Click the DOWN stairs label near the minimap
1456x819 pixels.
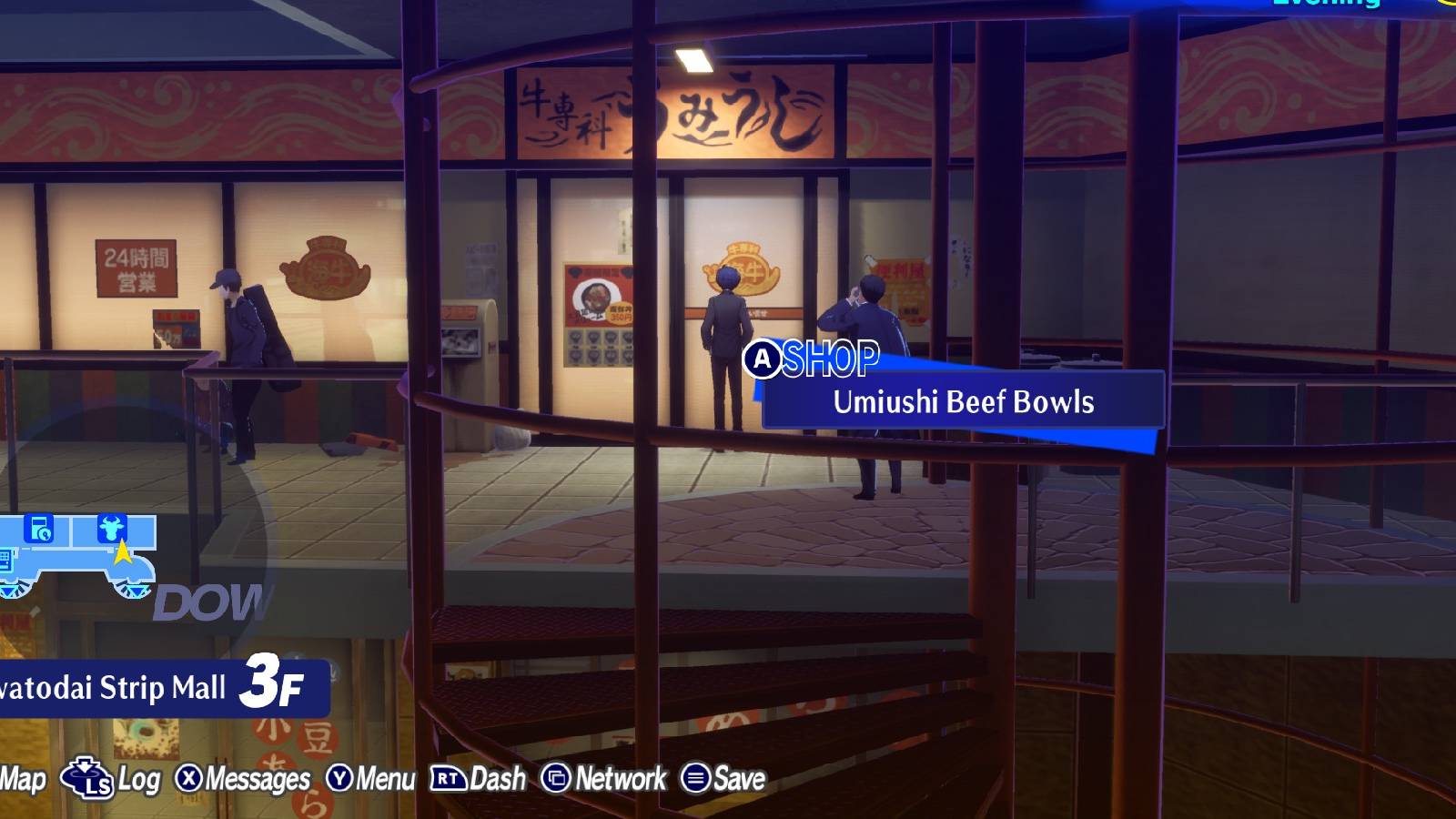click(x=207, y=603)
